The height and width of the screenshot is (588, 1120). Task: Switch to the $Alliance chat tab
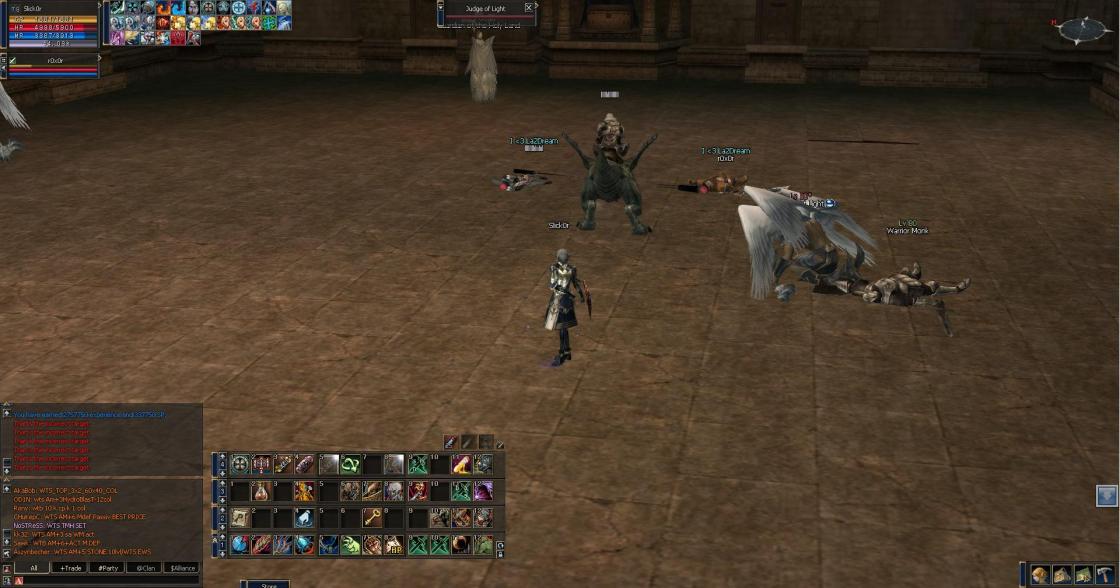click(x=183, y=568)
